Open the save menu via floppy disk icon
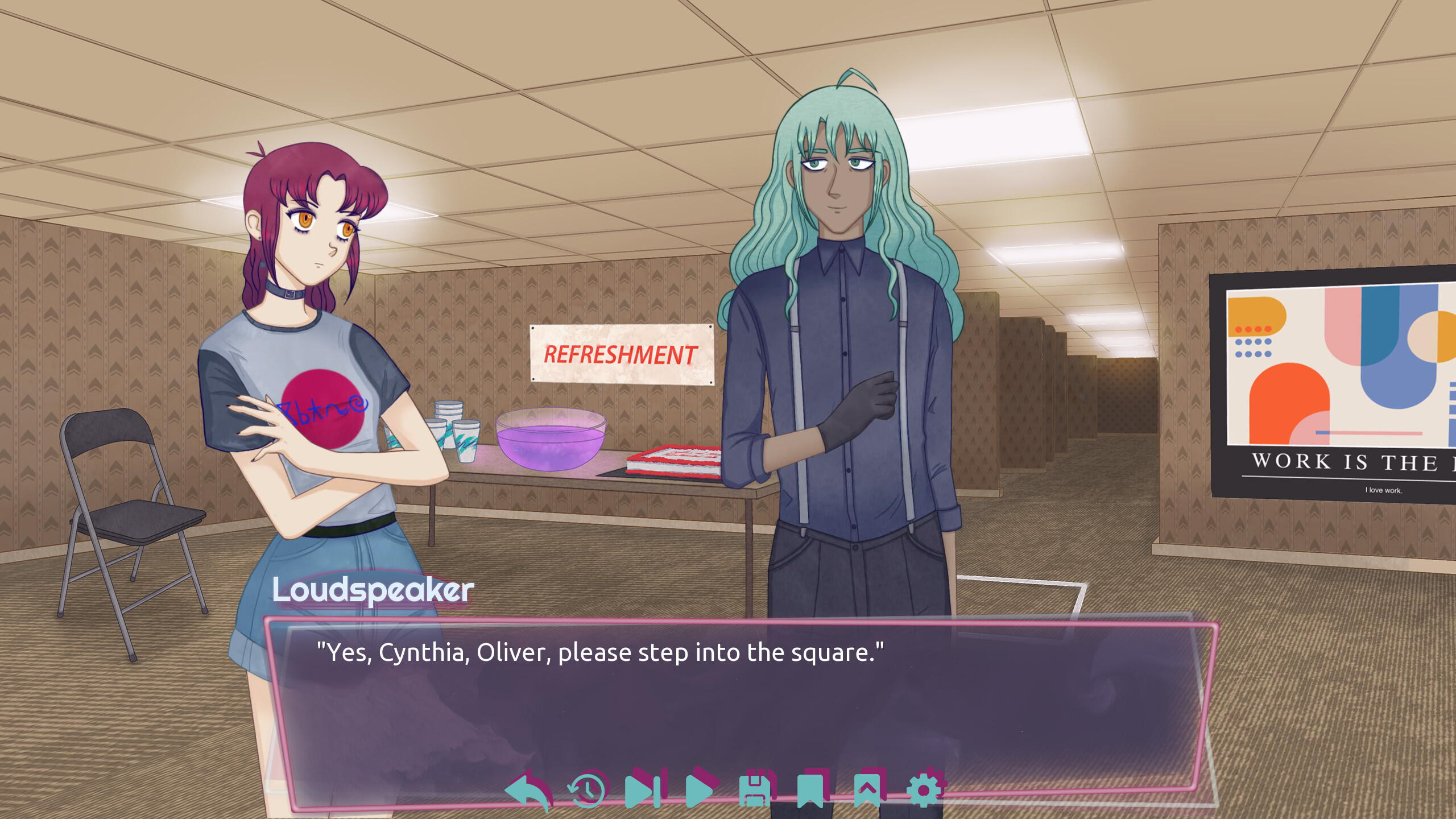Screen dimensions: 1456x819 pyautogui.click(x=755, y=789)
